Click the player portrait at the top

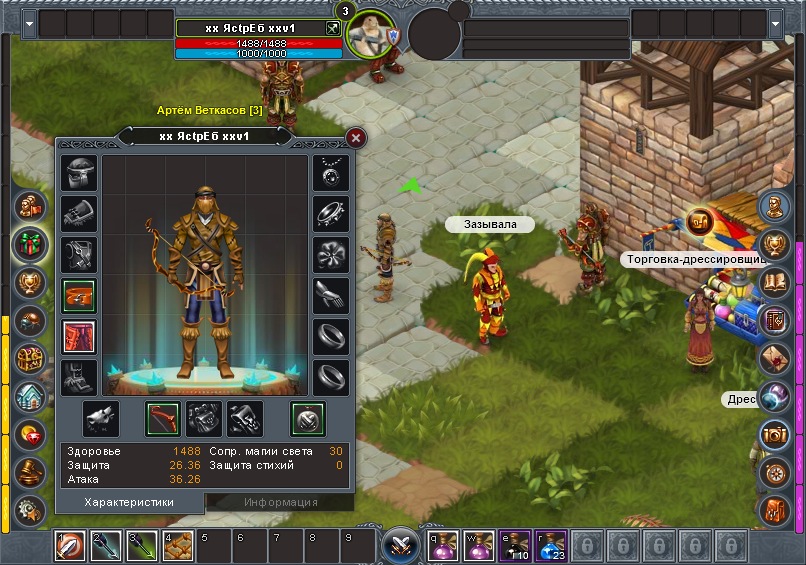tap(368, 35)
